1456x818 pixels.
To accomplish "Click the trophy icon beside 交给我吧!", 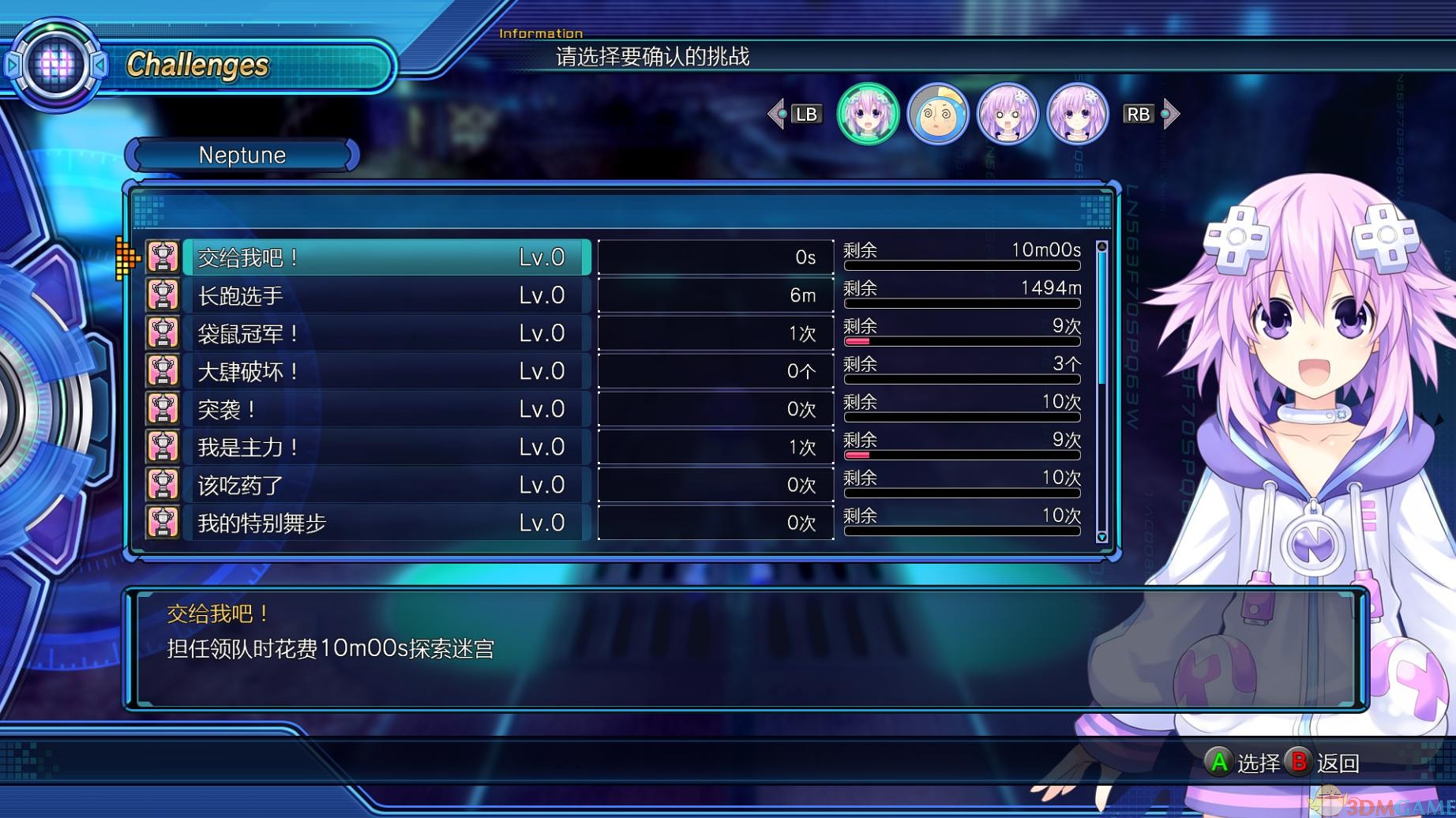I will [163, 257].
